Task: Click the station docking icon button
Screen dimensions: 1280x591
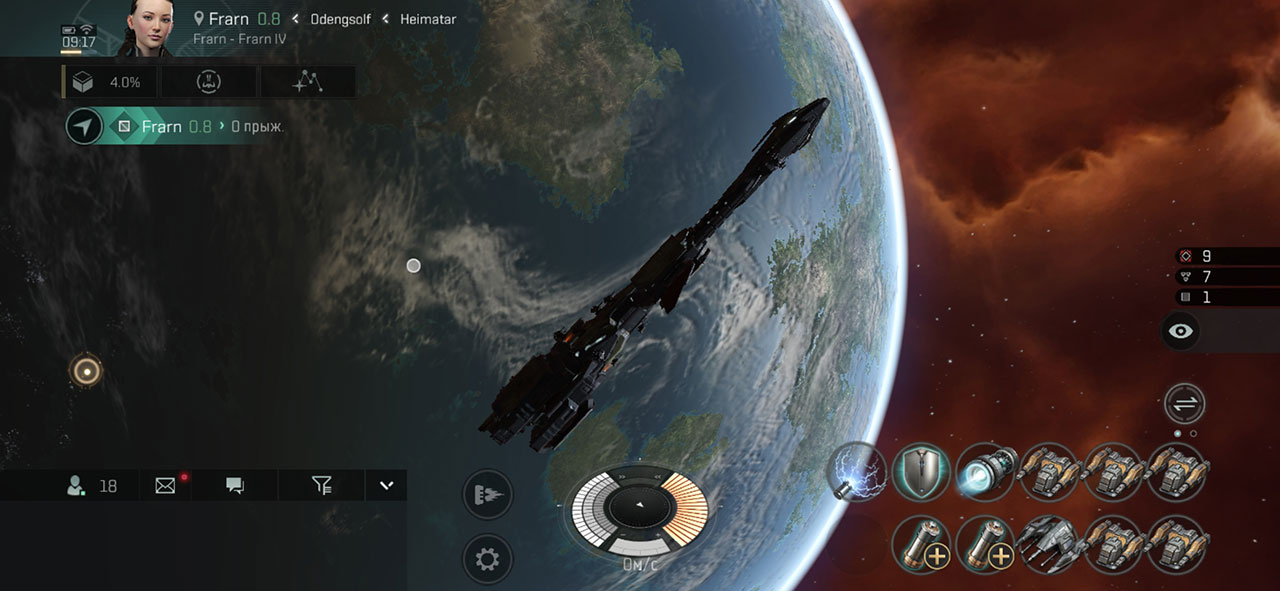Action: [x=209, y=82]
